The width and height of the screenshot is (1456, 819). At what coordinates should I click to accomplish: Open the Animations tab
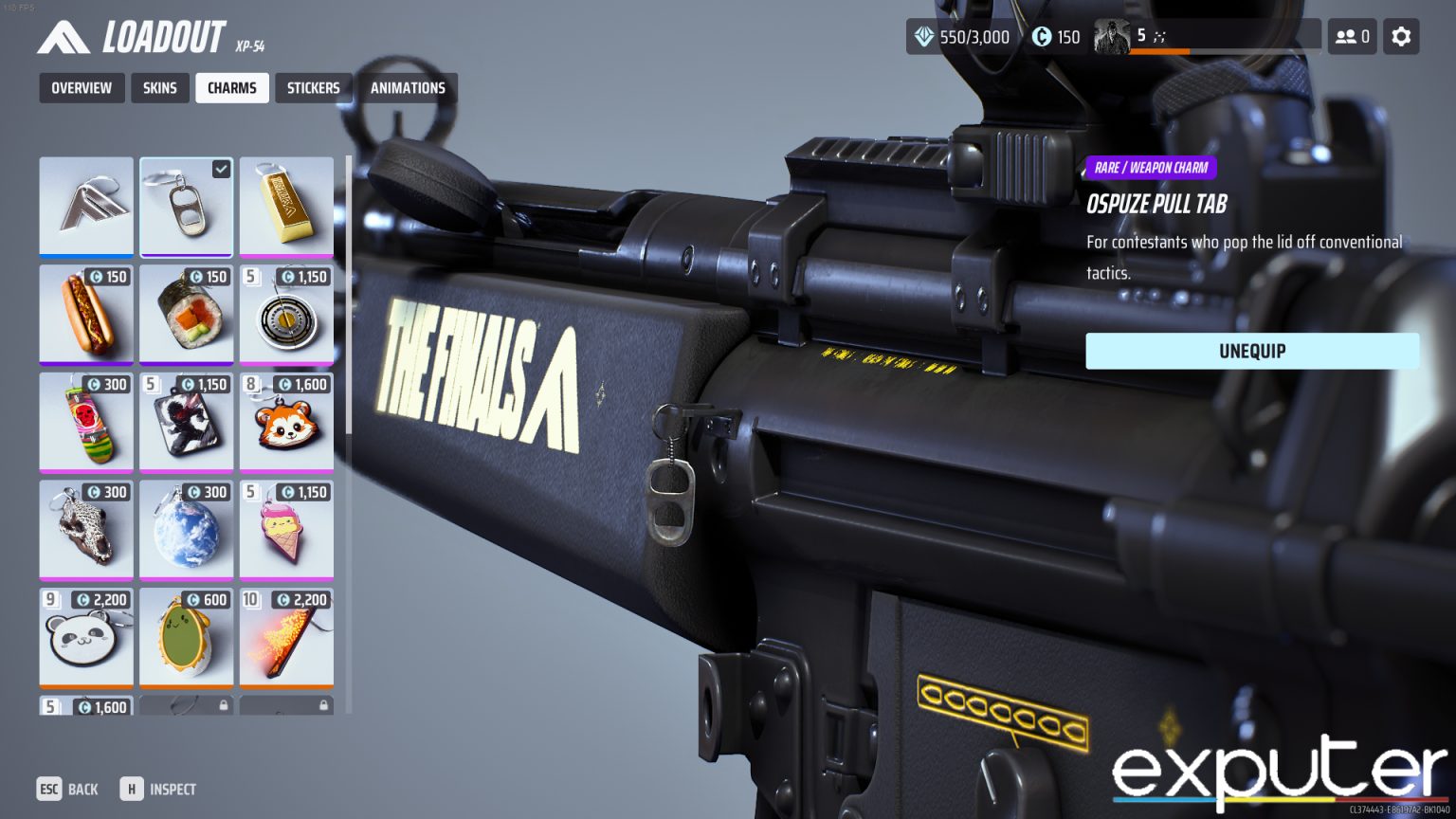point(408,88)
